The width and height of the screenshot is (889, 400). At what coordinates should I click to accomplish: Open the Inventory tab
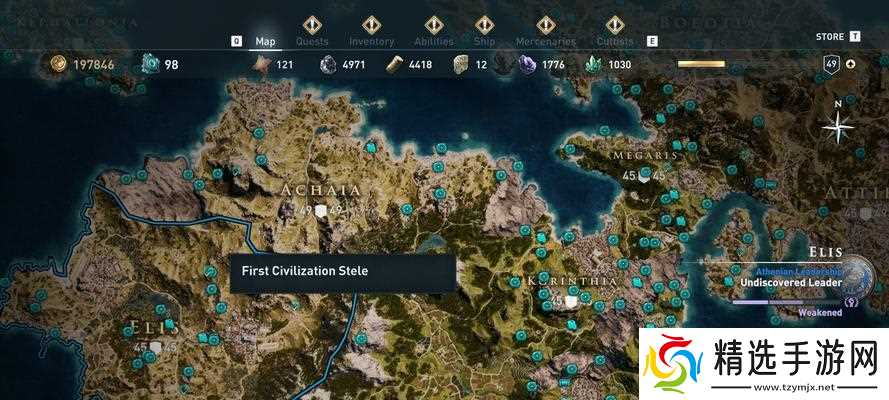click(371, 41)
